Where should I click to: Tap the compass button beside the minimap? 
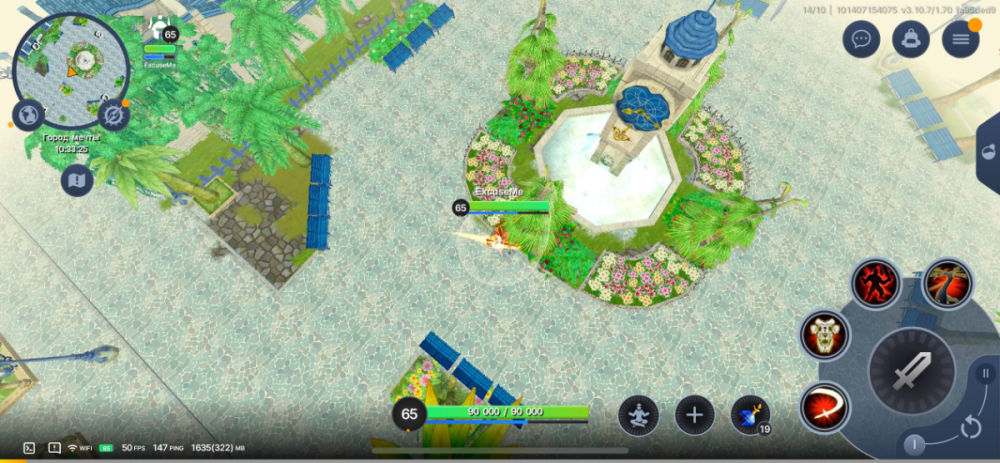pos(113,116)
